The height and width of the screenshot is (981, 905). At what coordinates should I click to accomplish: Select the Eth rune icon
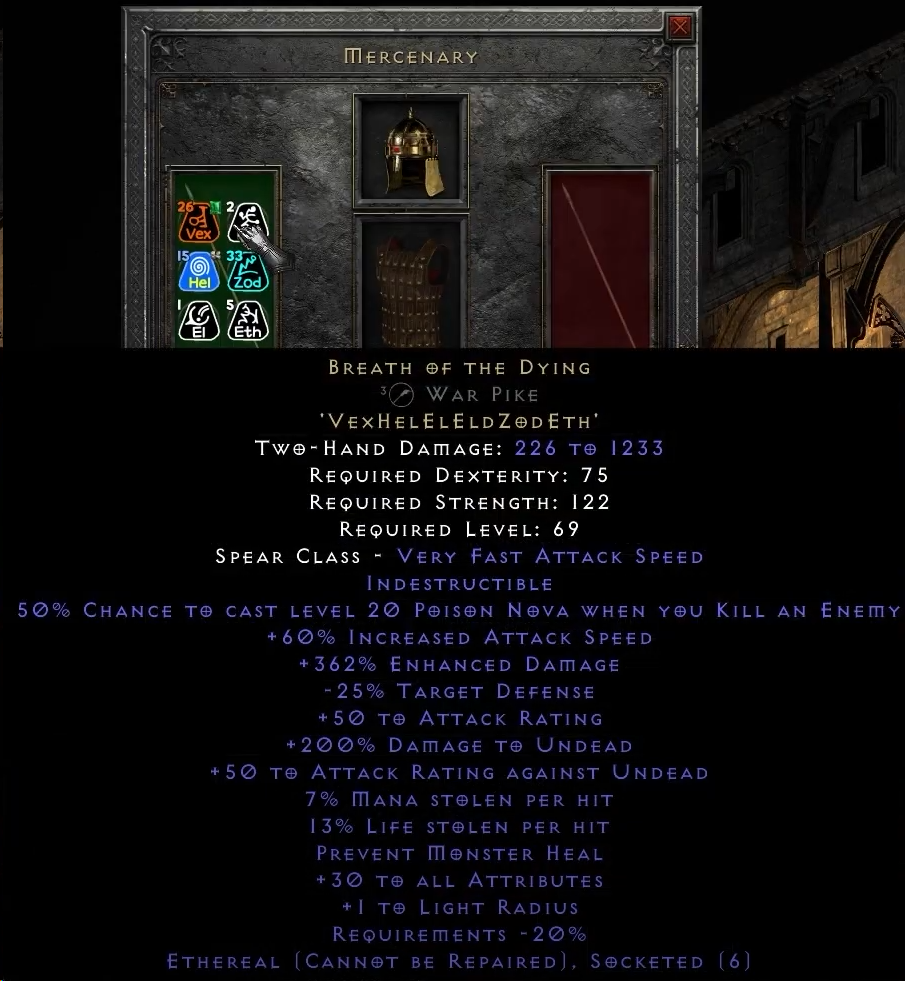(246, 320)
